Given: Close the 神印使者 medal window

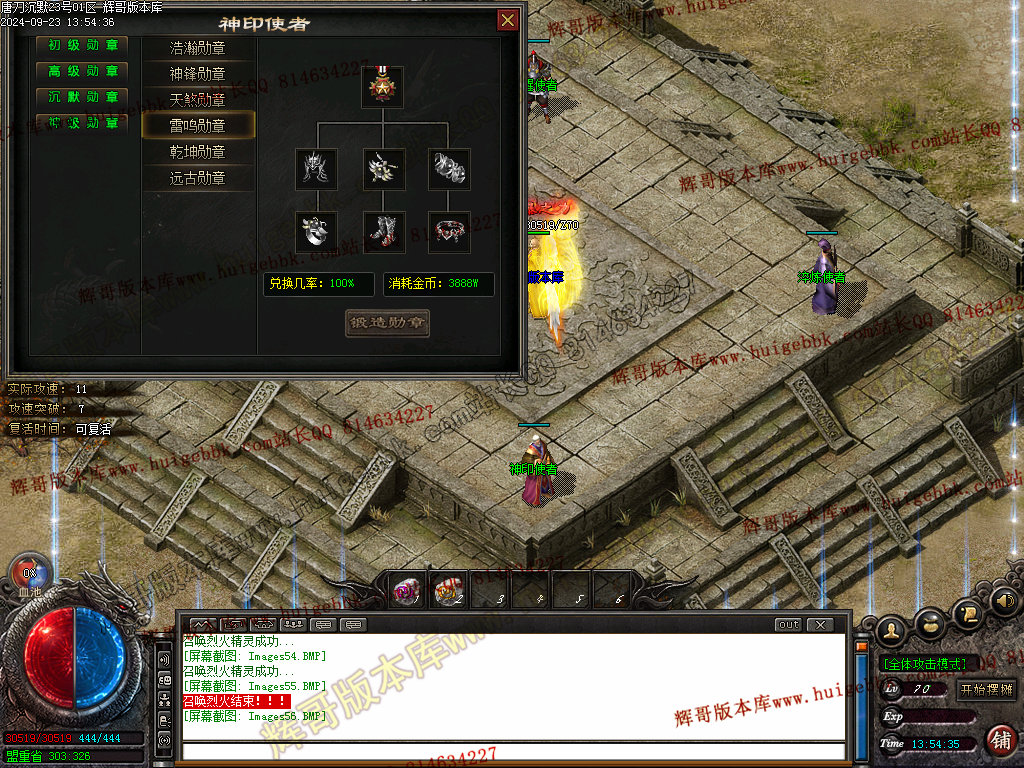Looking at the screenshot, I should point(508,20).
